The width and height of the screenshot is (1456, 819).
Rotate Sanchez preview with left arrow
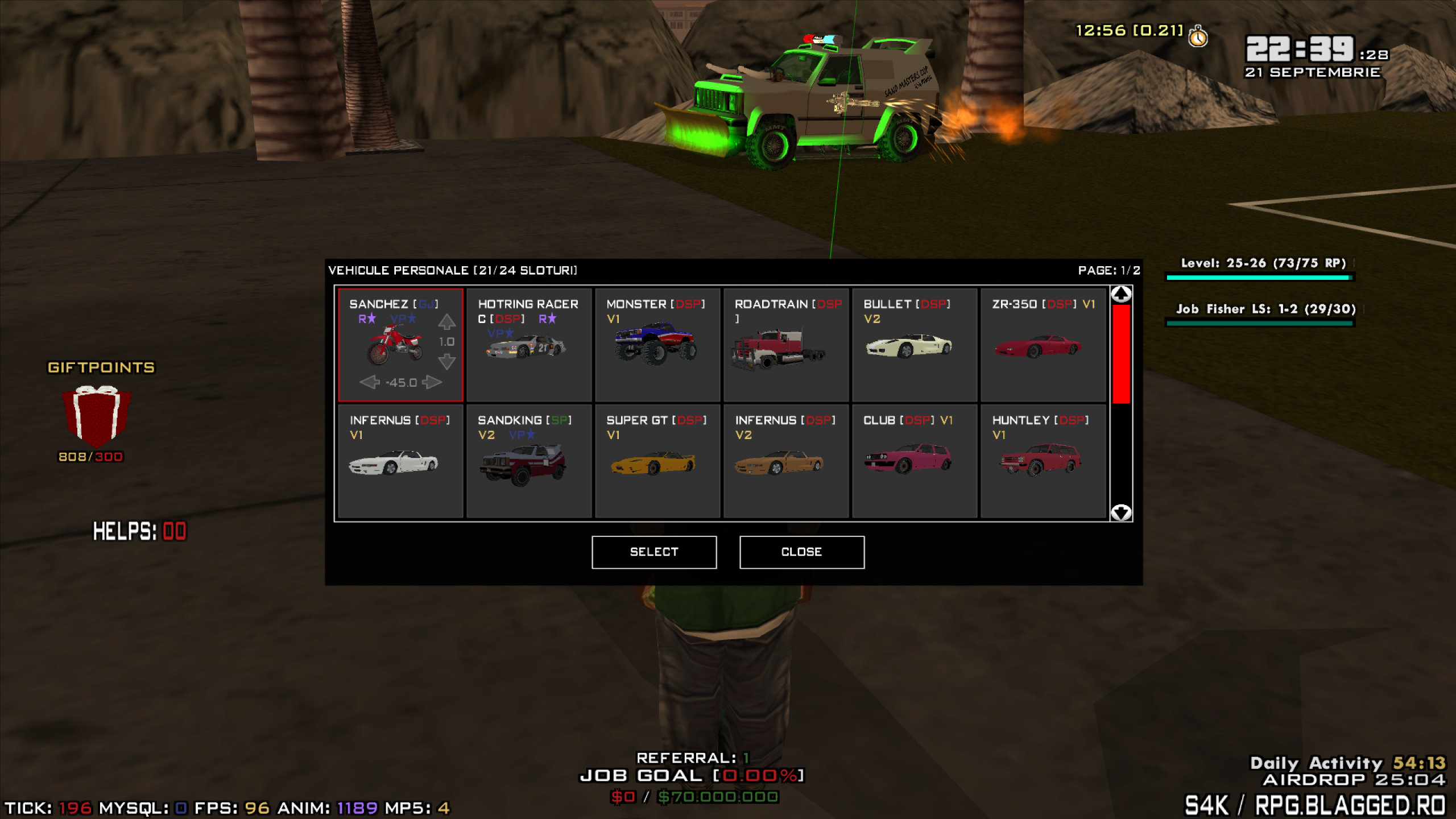coord(370,382)
